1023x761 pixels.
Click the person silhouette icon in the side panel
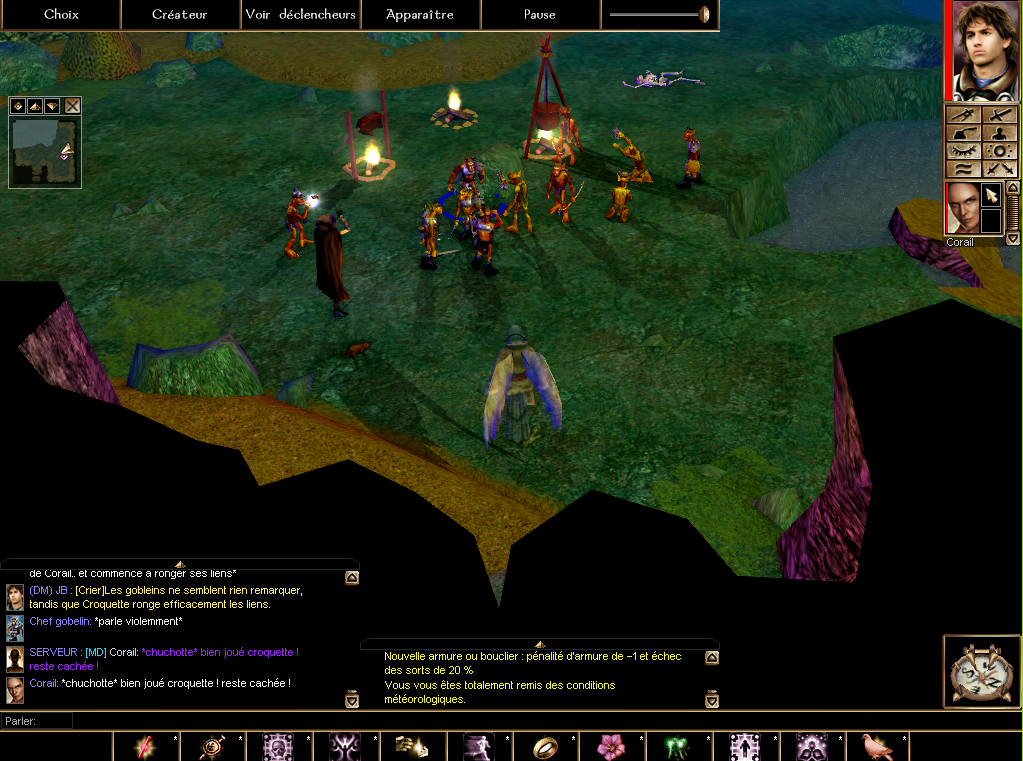click(999, 132)
